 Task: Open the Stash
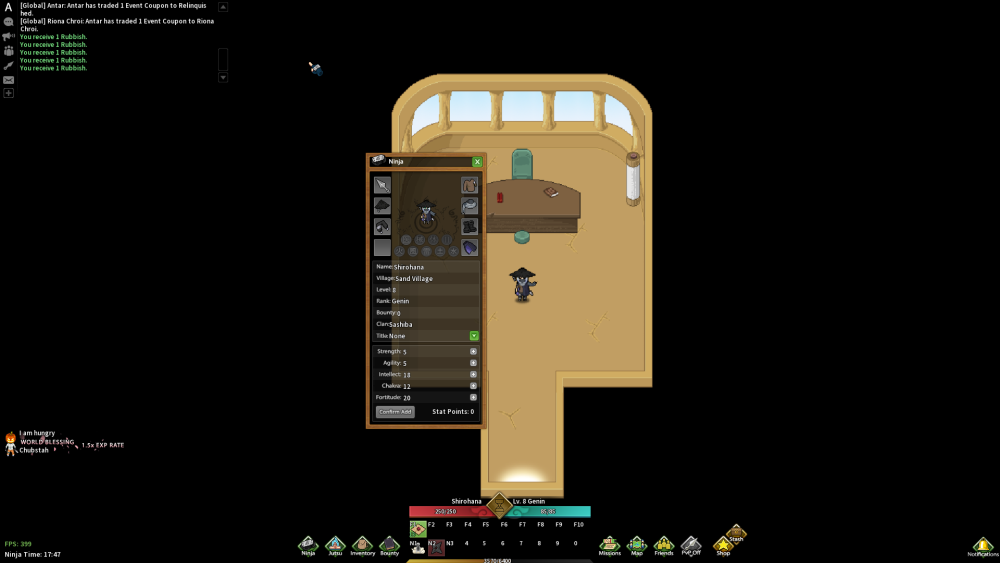736,533
